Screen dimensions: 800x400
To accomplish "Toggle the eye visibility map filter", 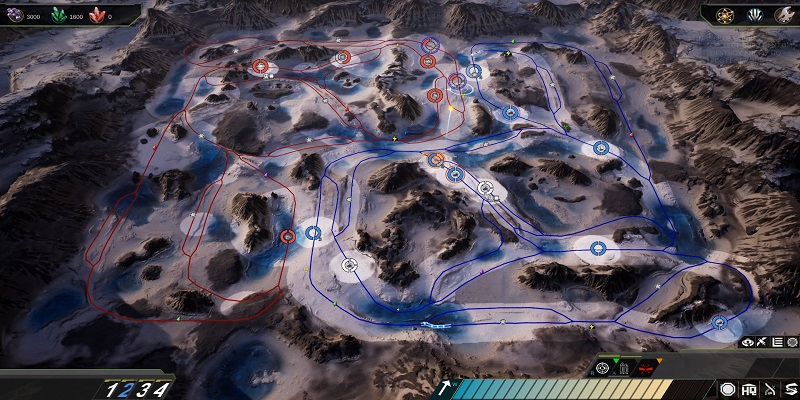I will (747, 342).
